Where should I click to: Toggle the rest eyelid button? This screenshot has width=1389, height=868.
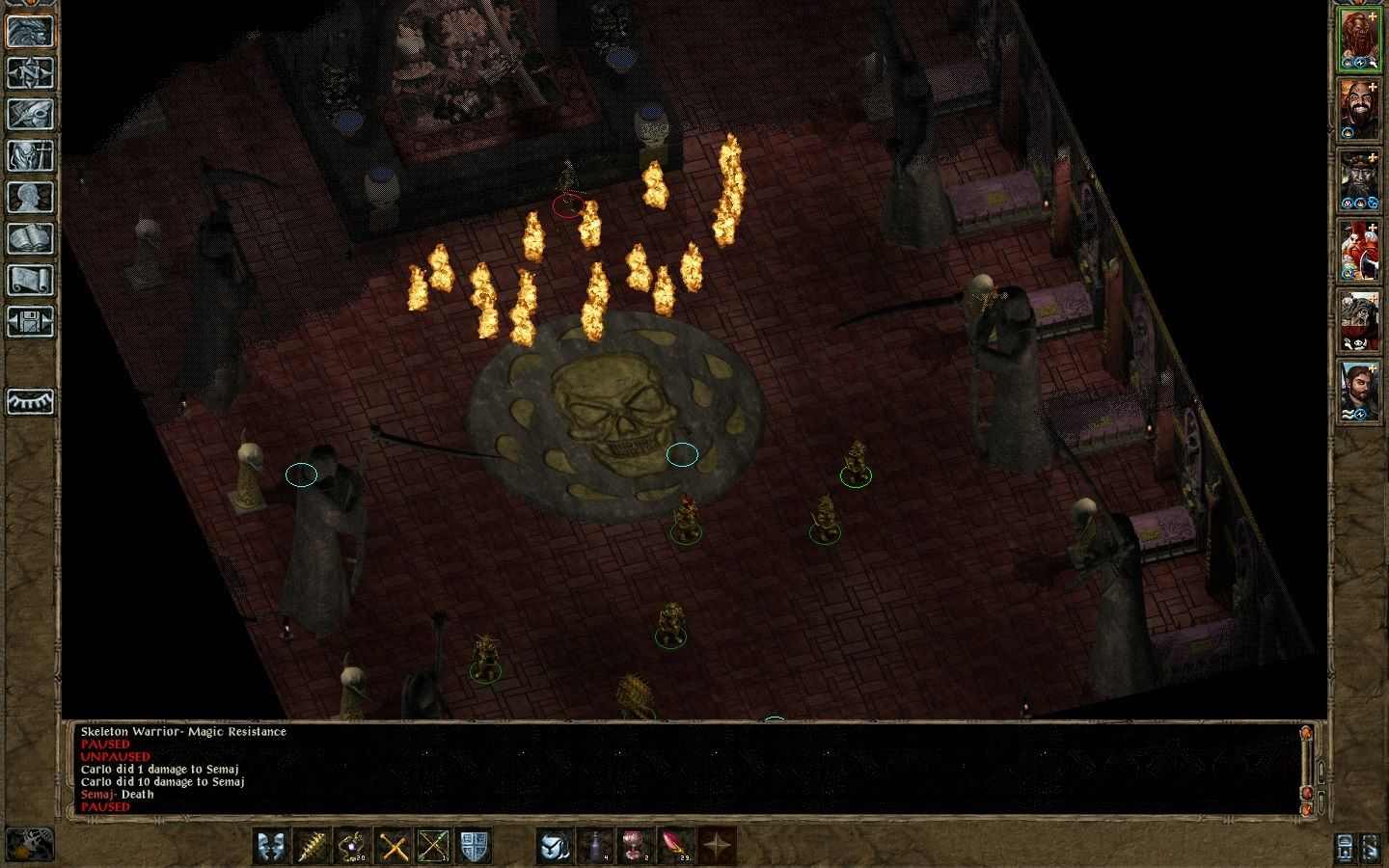(x=30, y=401)
